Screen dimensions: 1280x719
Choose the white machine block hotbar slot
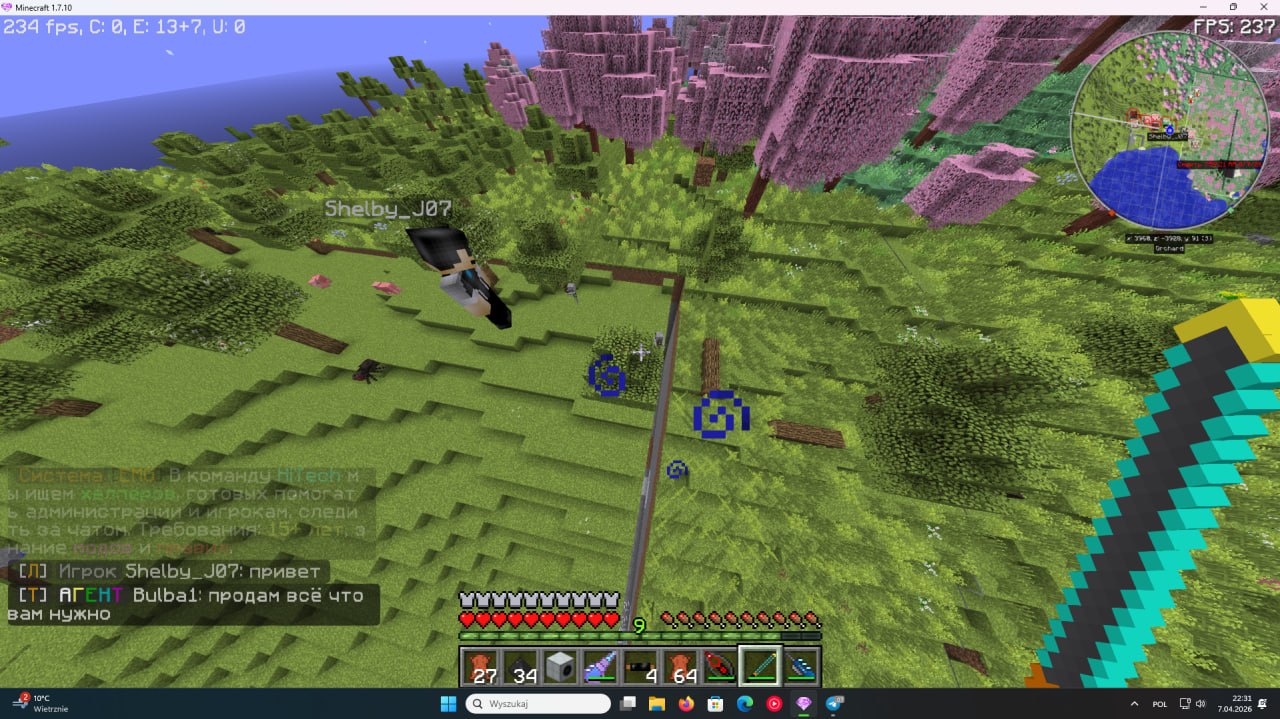(561, 667)
